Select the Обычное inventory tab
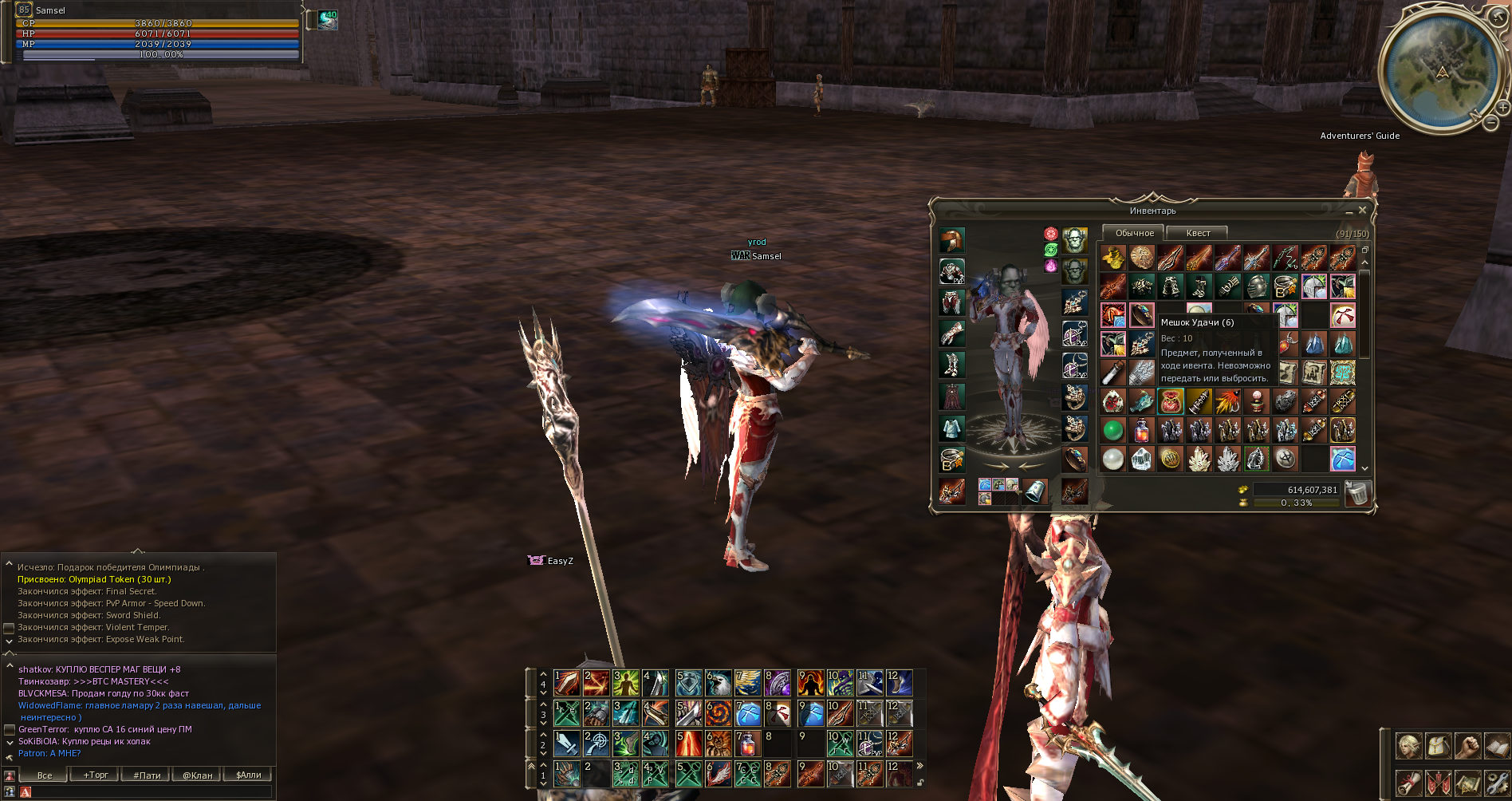The width and height of the screenshot is (1512, 801). pyautogui.click(x=1134, y=233)
